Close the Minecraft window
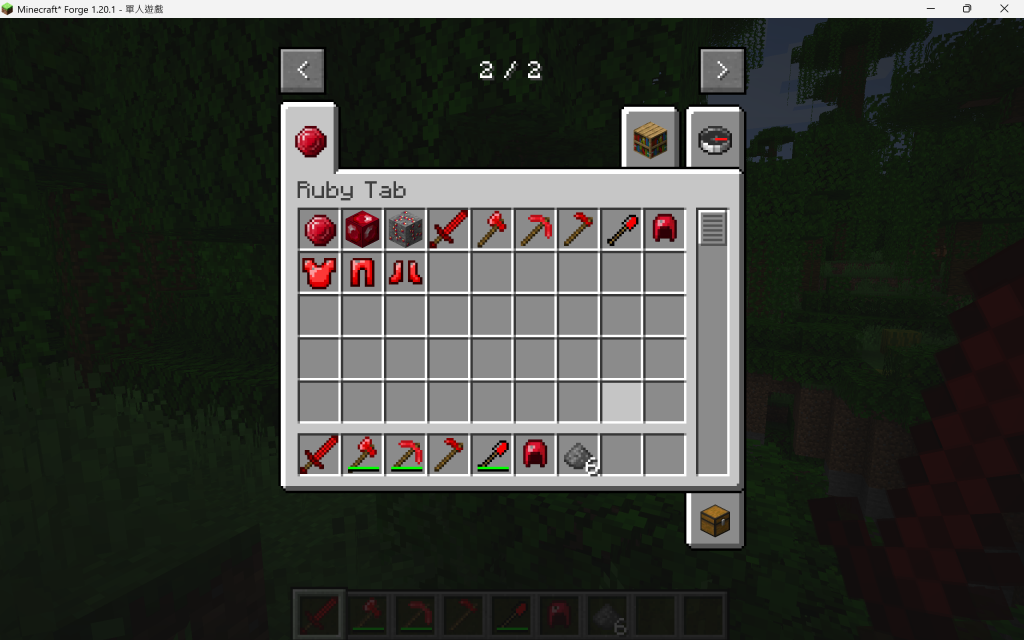 pos(1000,9)
